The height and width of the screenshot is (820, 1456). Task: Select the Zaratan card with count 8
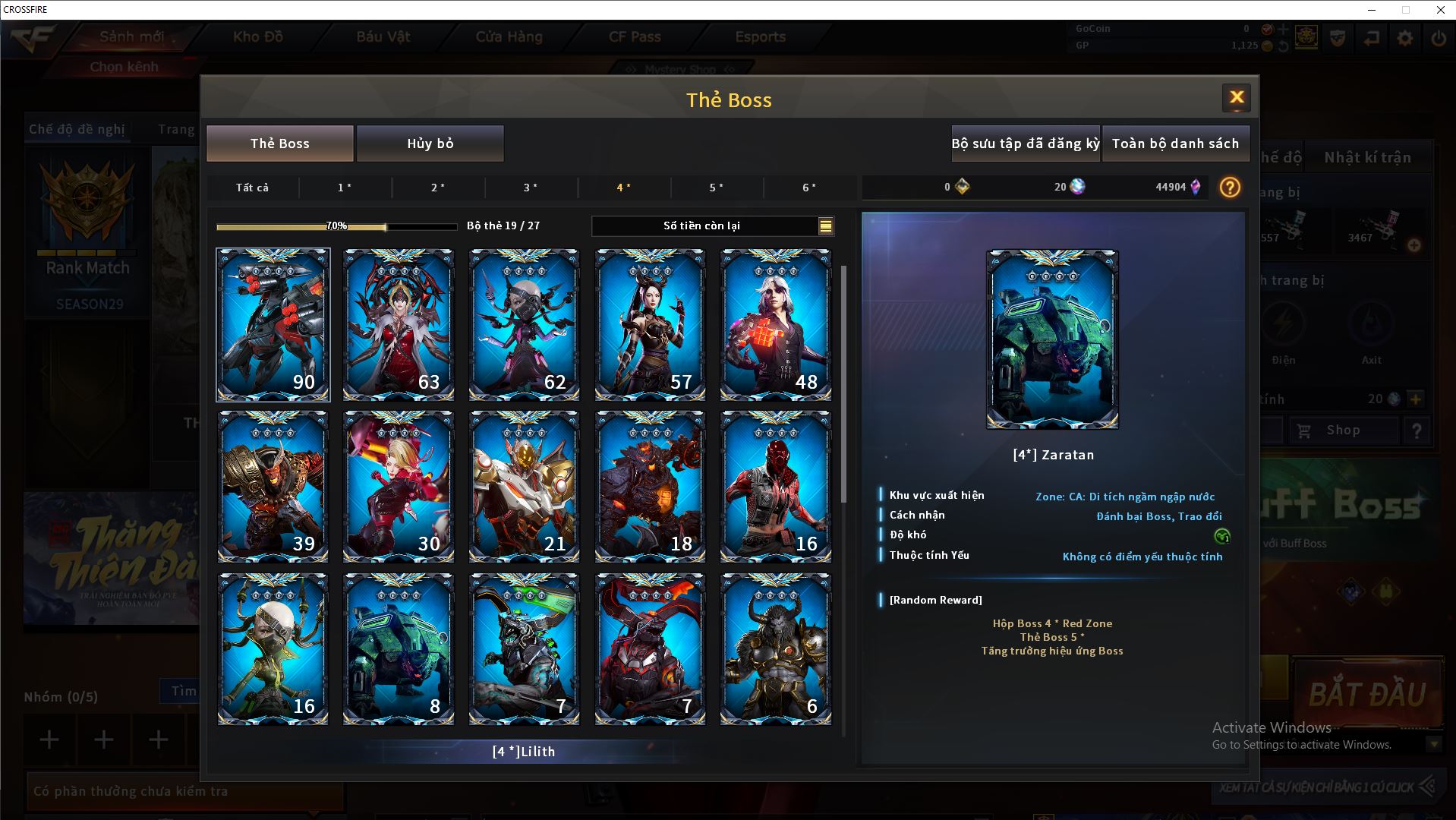[399, 649]
